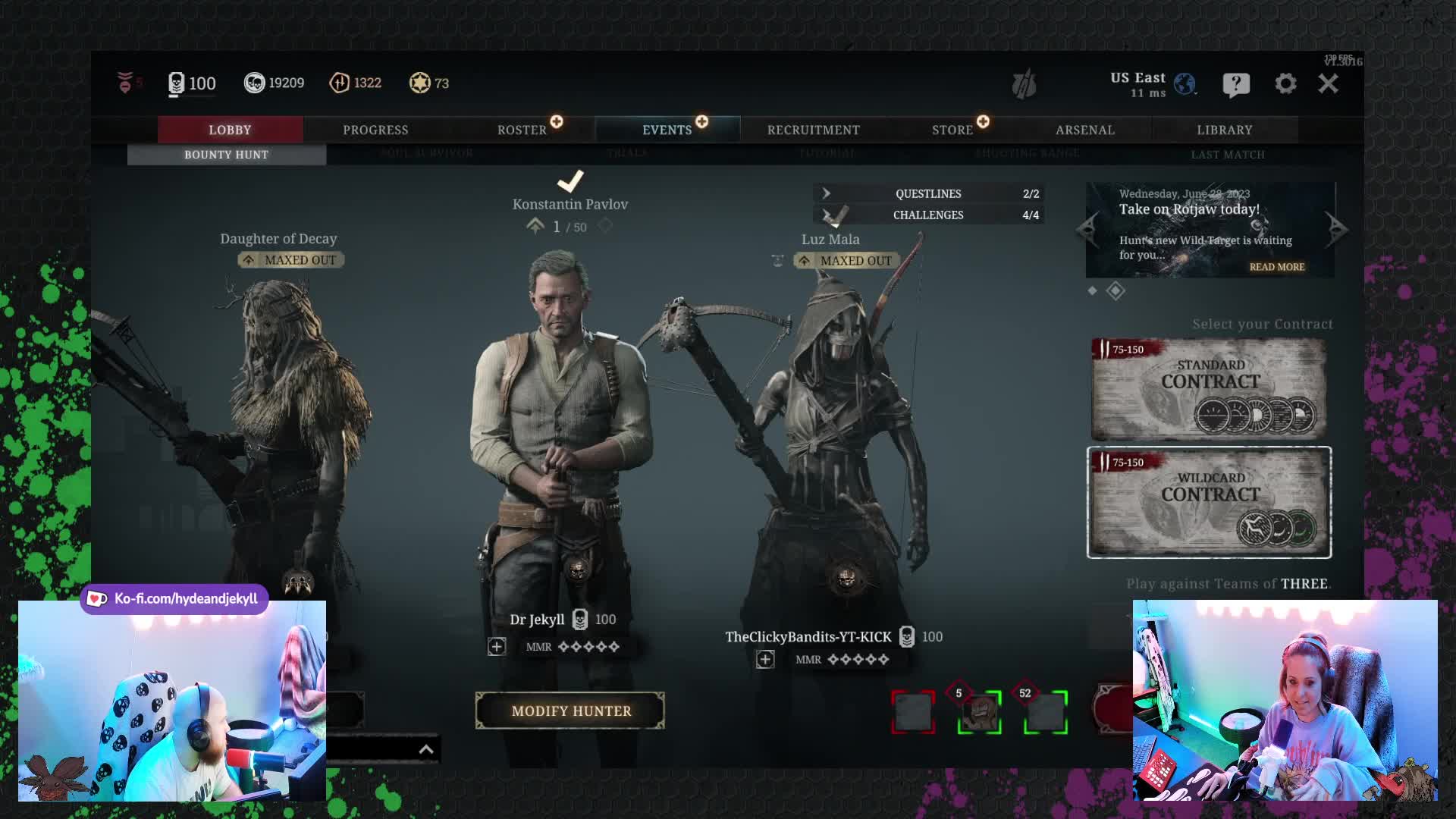Open the Challenges tracker row
Screen dimensions: 1456x819
point(928,215)
